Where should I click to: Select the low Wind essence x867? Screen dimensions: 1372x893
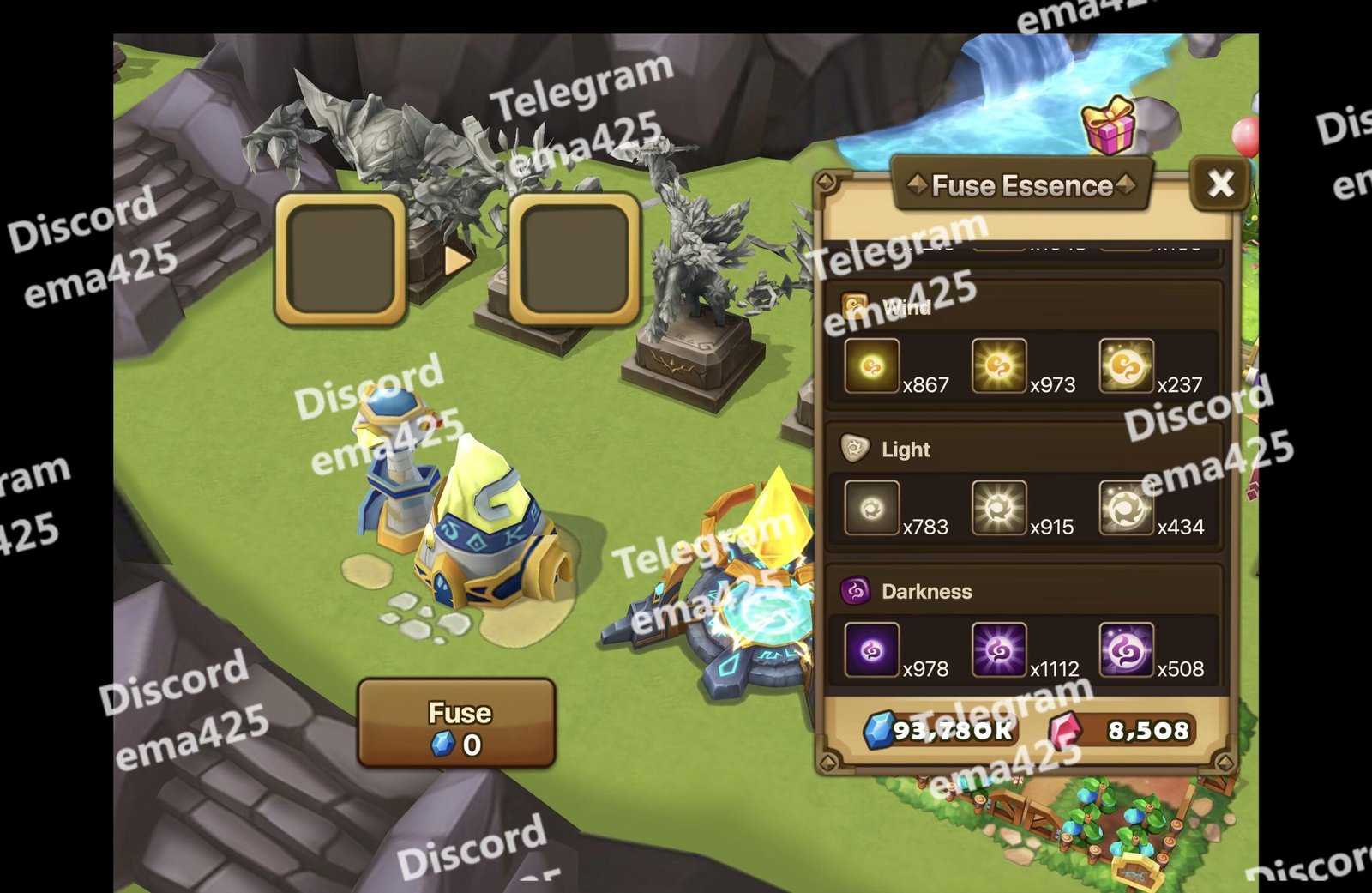click(871, 367)
